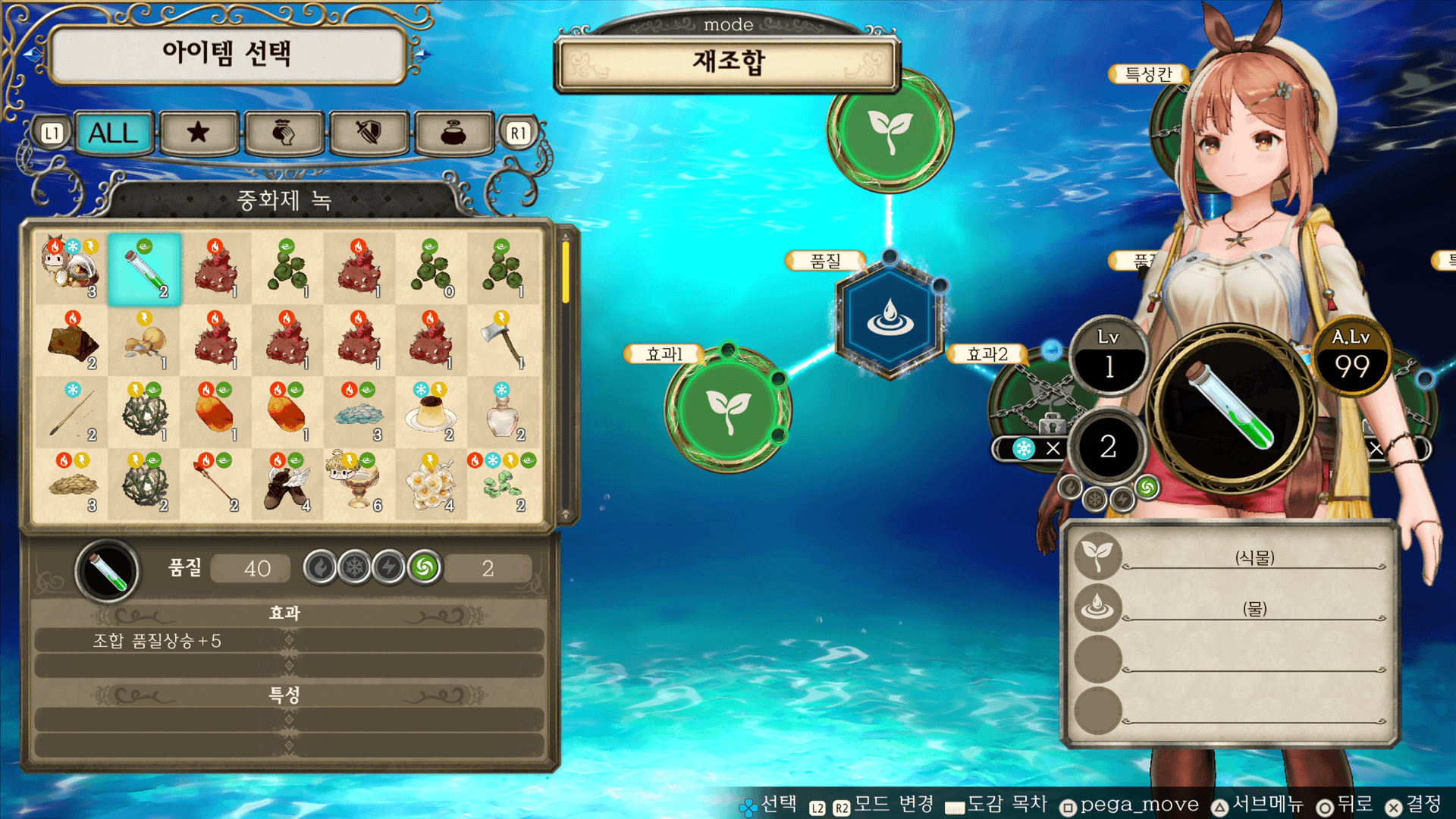Choose the white flower bouquet item

click(x=431, y=484)
